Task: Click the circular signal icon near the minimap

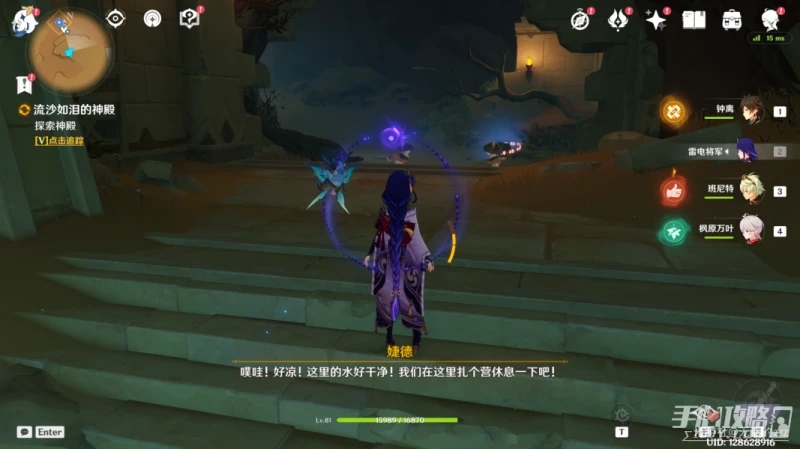Action: coord(152,18)
